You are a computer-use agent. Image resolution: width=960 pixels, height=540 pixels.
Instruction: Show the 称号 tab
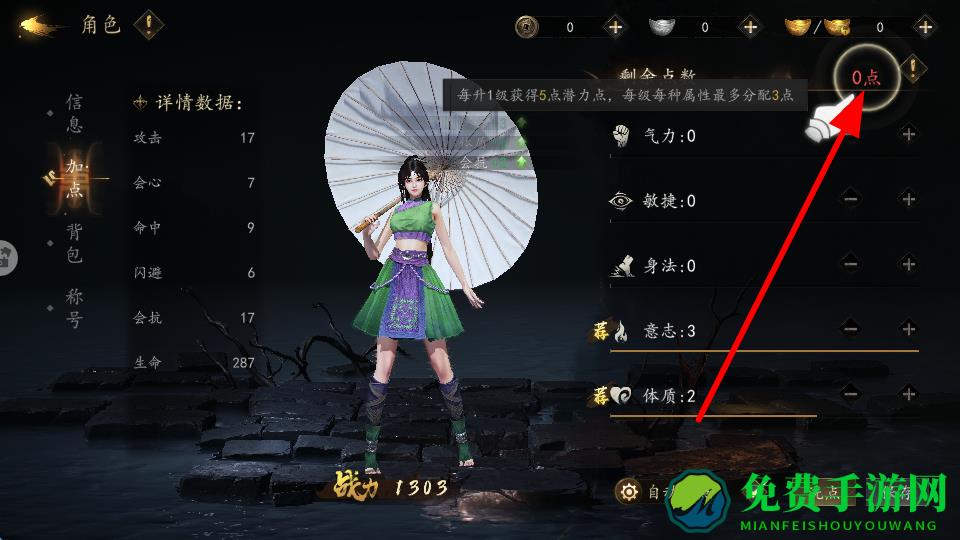pyautogui.click(x=74, y=309)
